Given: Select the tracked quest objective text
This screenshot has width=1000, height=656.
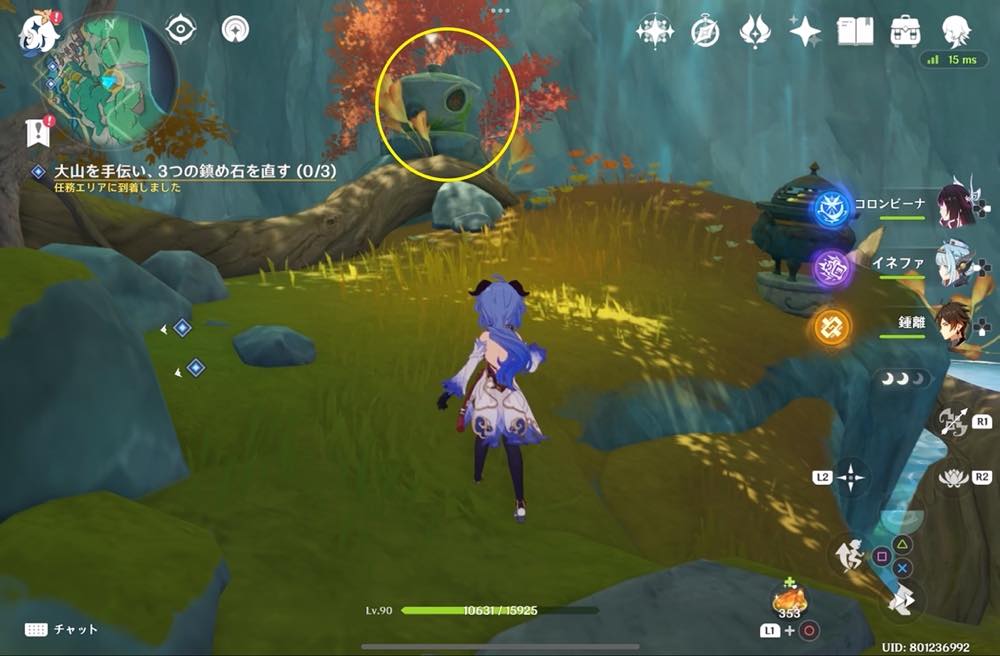Looking at the screenshot, I should [x=195, y=172].
